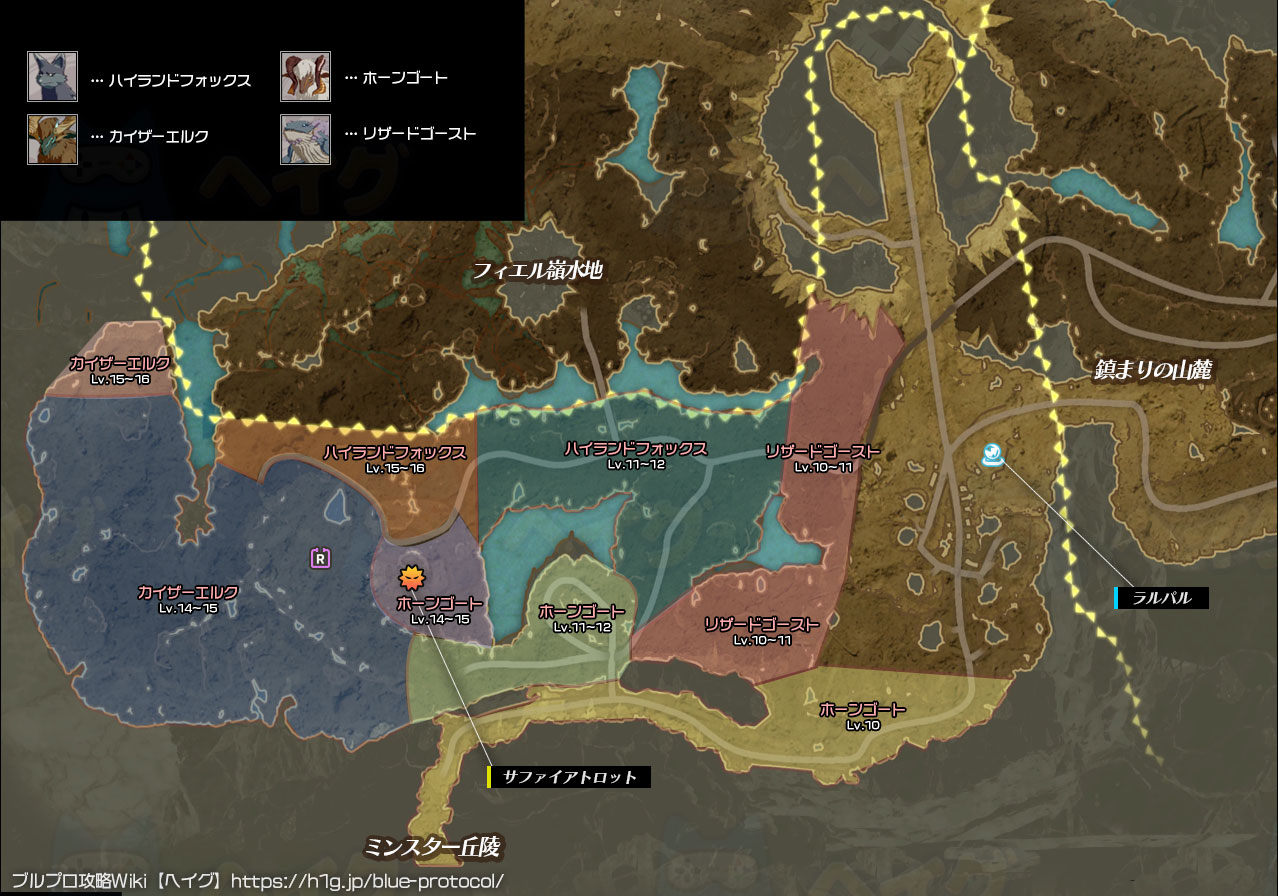Select the orange spiky named-enemy marker
The width and height of the screenshot is (1278, 896).
[410, 577]
